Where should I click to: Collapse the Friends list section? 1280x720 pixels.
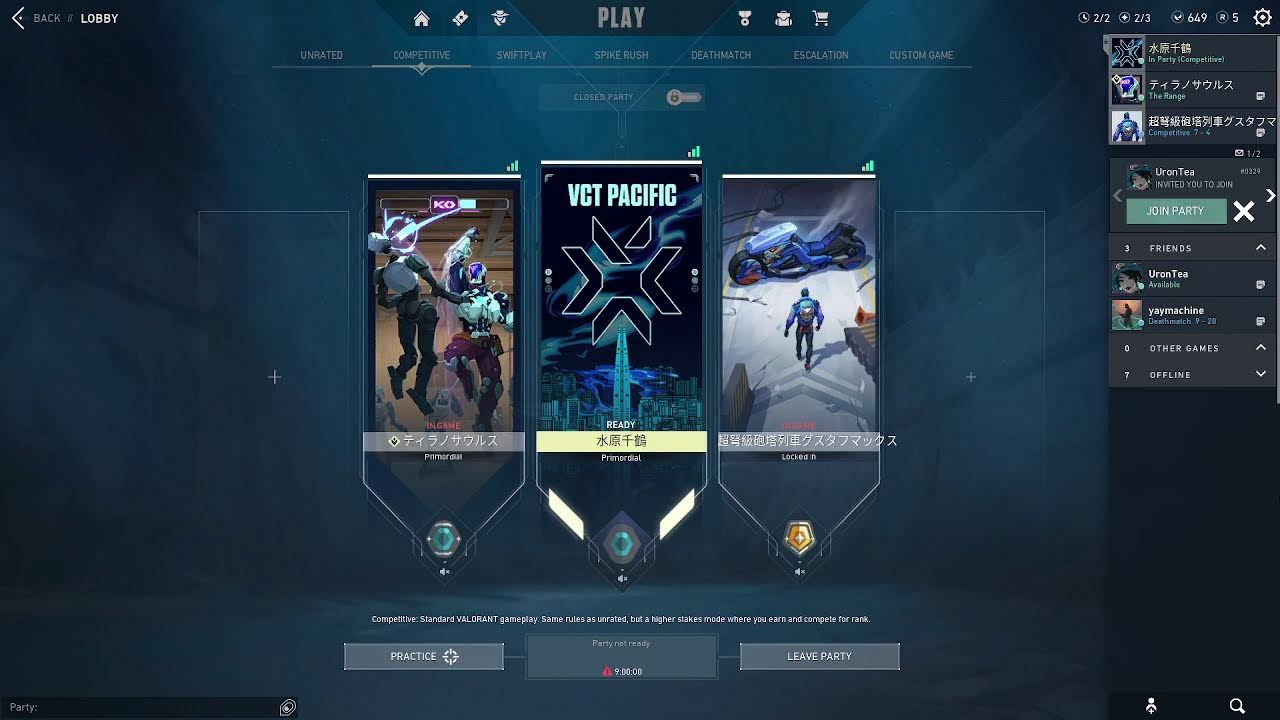click(x=1260, y=248)
